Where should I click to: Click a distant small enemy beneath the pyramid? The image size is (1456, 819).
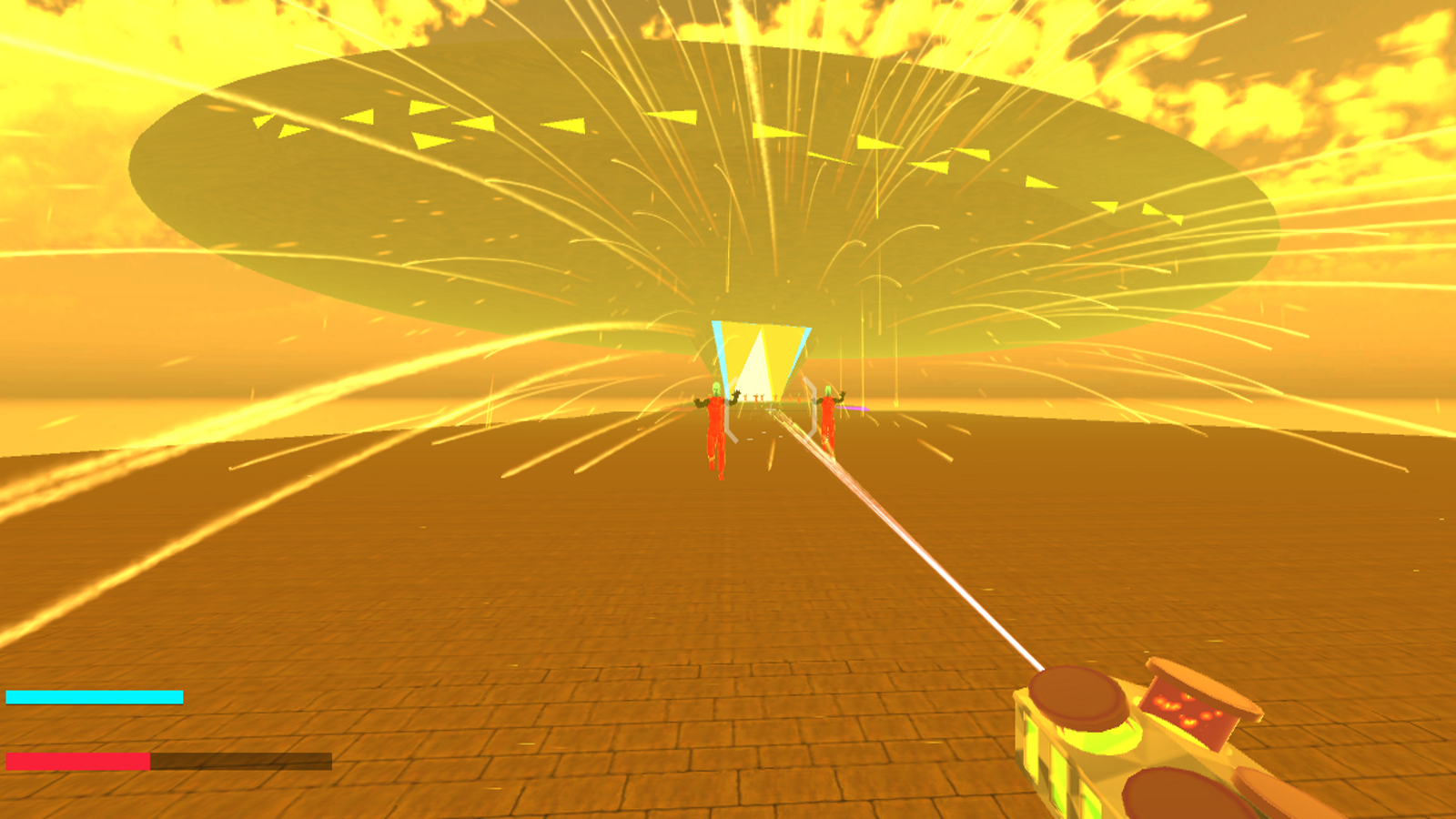tap(756, 398)
